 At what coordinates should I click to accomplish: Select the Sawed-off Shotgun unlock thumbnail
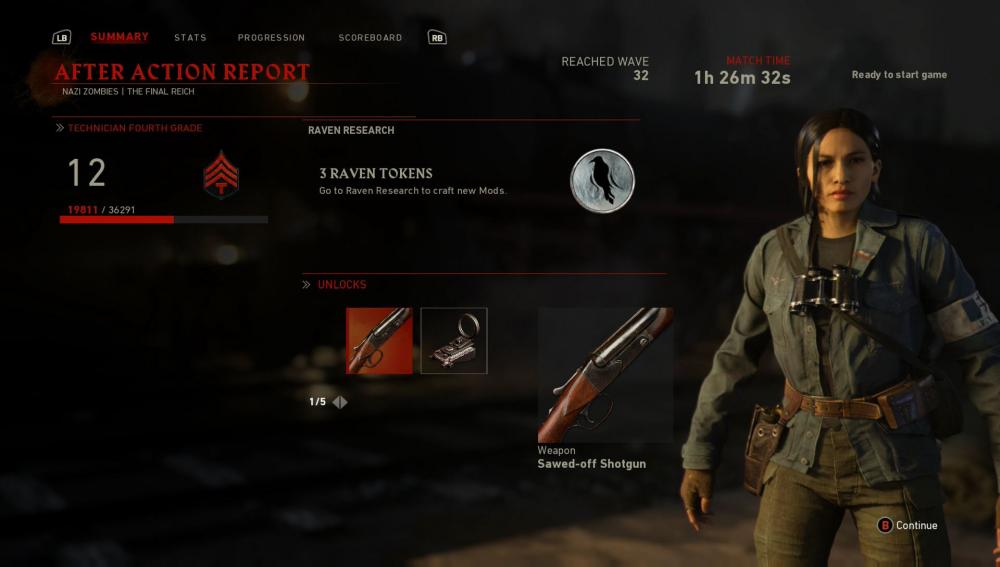point(379,341)
